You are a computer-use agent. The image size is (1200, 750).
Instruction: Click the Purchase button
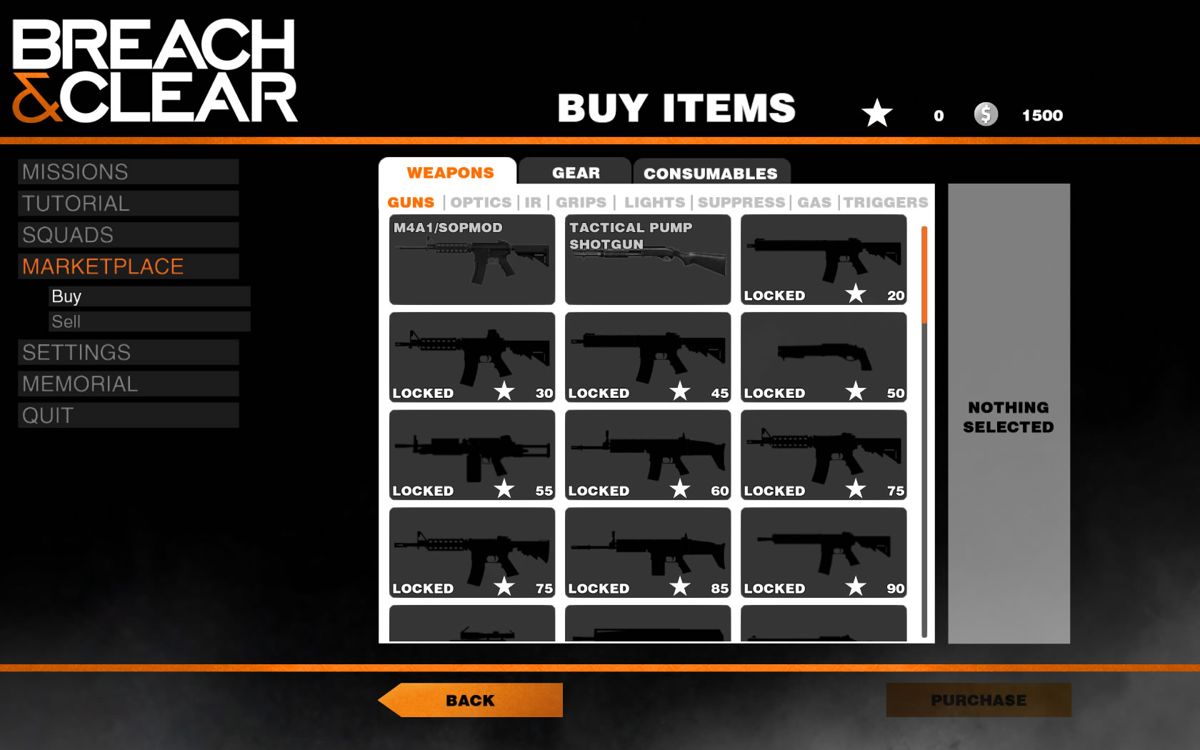pos(978,700)
